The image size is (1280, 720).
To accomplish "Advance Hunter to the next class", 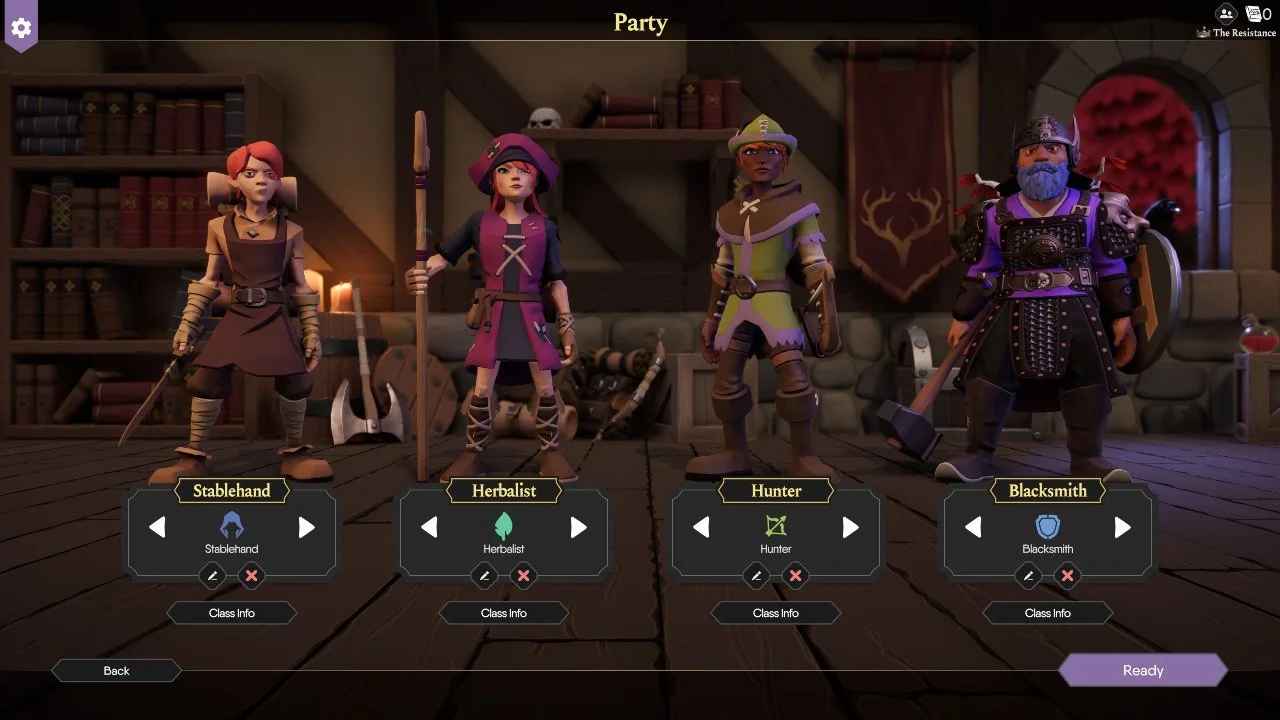I will click(851, 527).
